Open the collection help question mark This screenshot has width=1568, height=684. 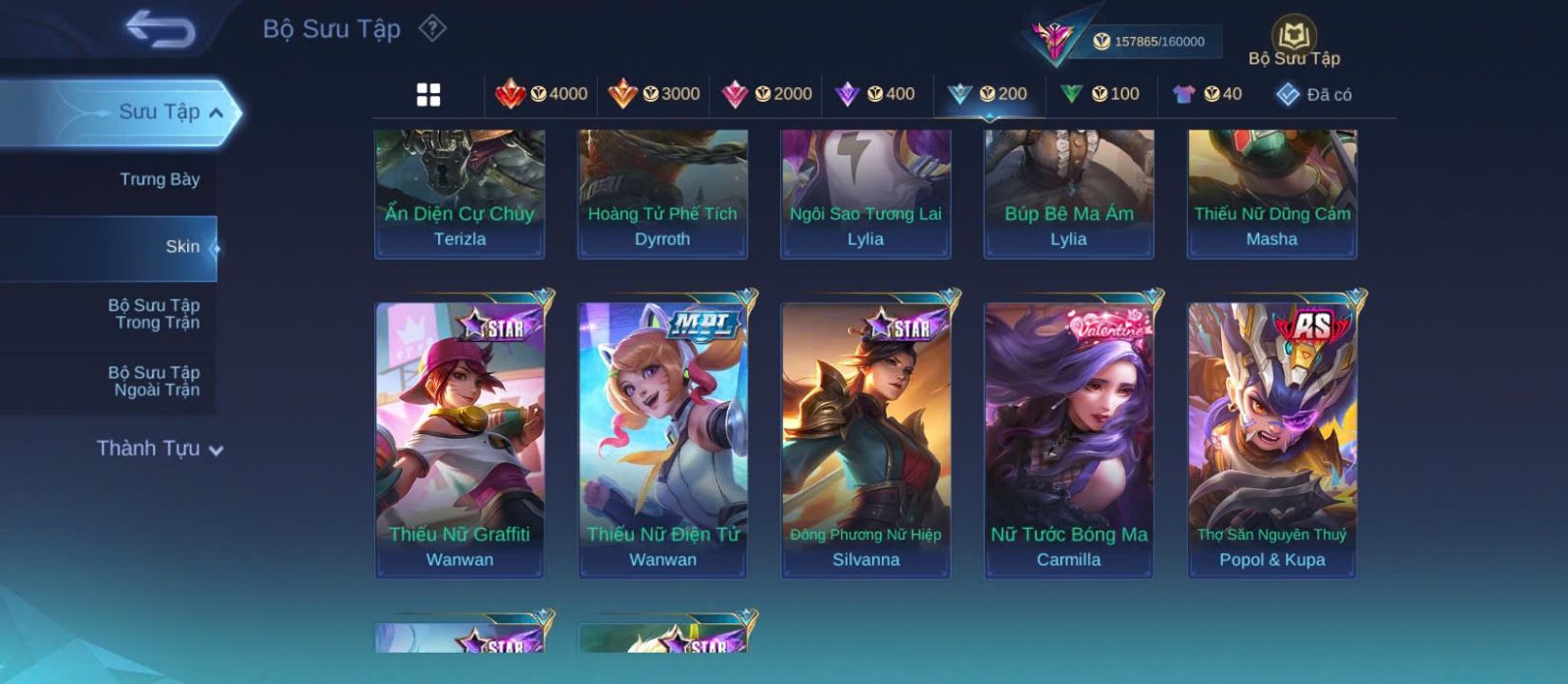[x=432, y=28]
